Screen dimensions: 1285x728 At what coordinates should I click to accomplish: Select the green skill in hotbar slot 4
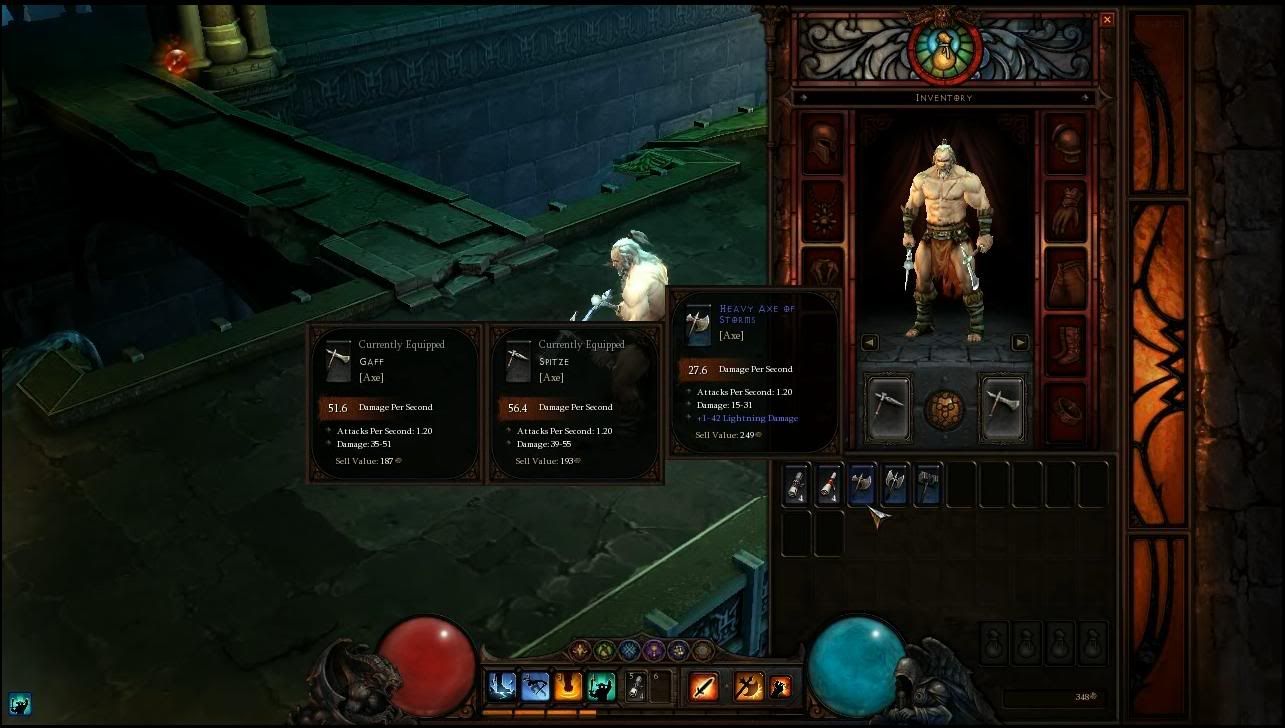[x=599, y=685]
